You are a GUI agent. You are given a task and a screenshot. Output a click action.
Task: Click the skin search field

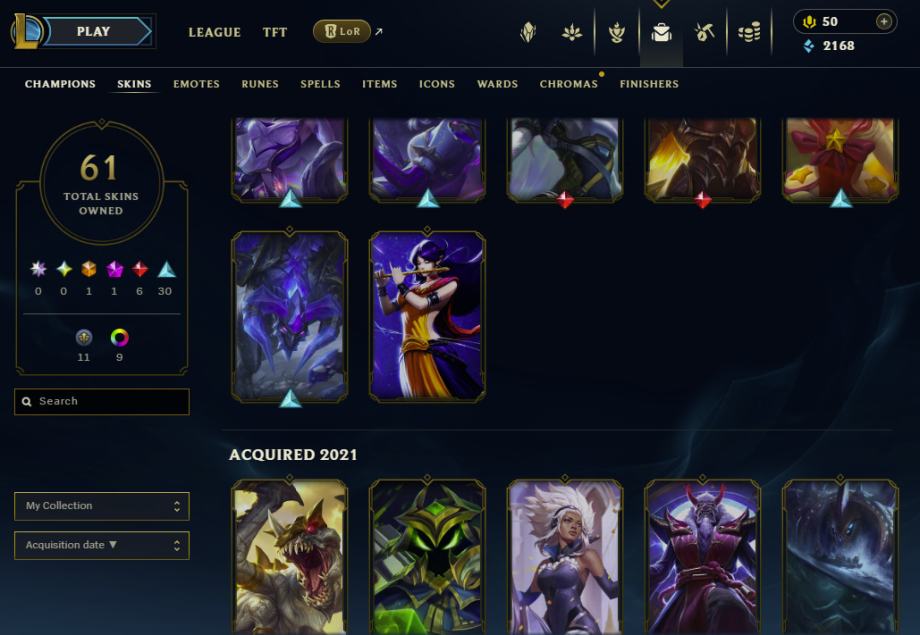pos(102,401)
